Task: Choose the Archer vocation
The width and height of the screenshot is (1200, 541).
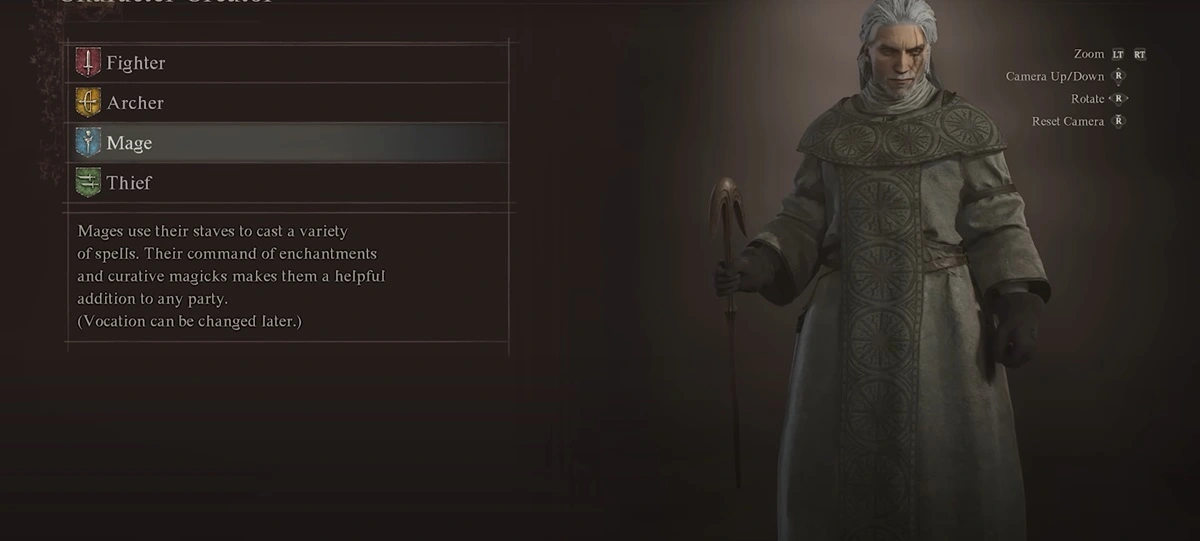Action: (x=135, y=103)
